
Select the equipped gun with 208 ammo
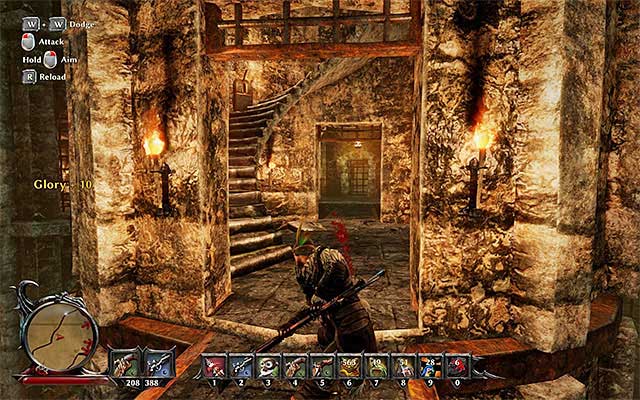point(125,362)
